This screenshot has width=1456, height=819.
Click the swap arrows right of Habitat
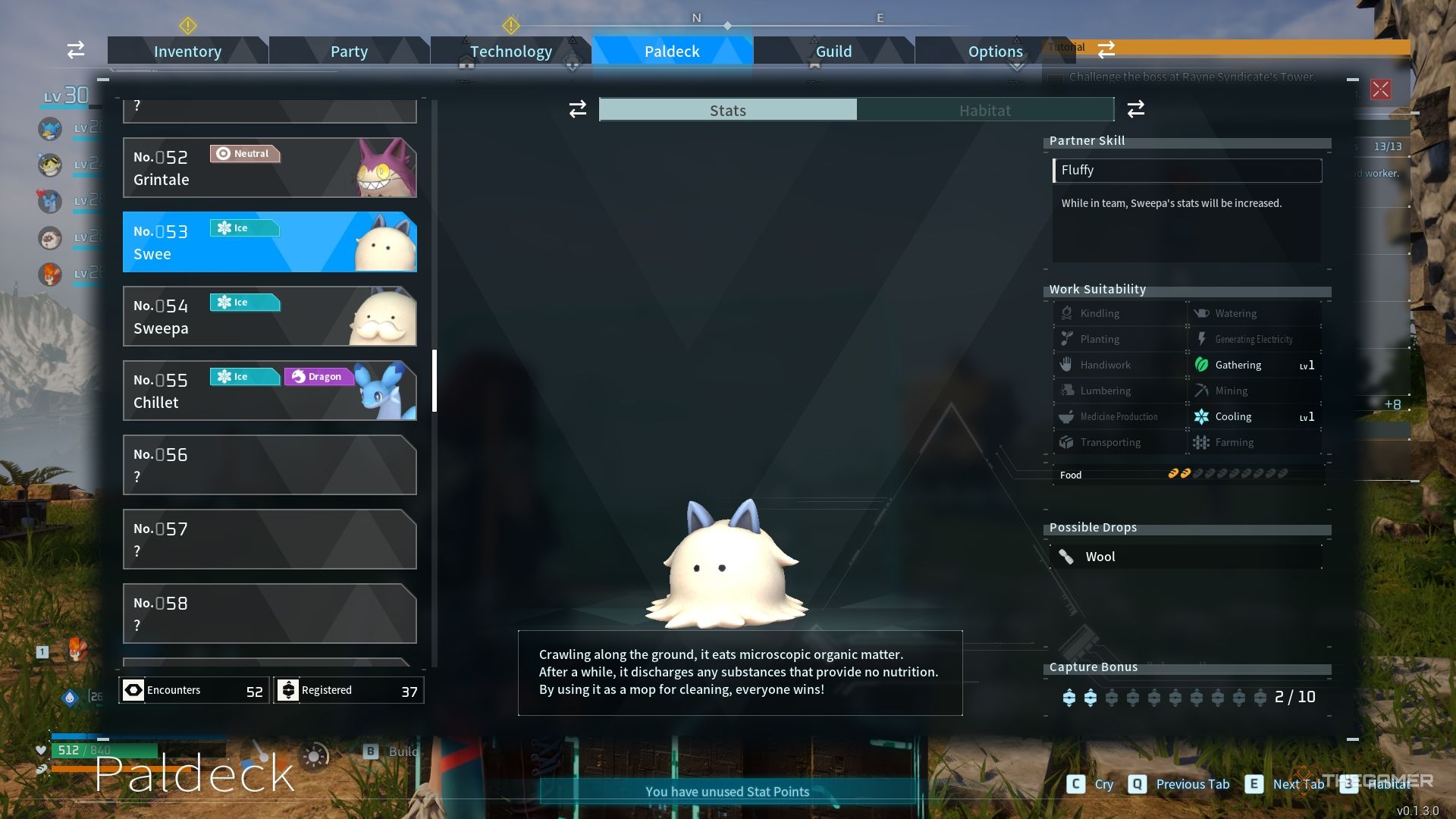1135,109
